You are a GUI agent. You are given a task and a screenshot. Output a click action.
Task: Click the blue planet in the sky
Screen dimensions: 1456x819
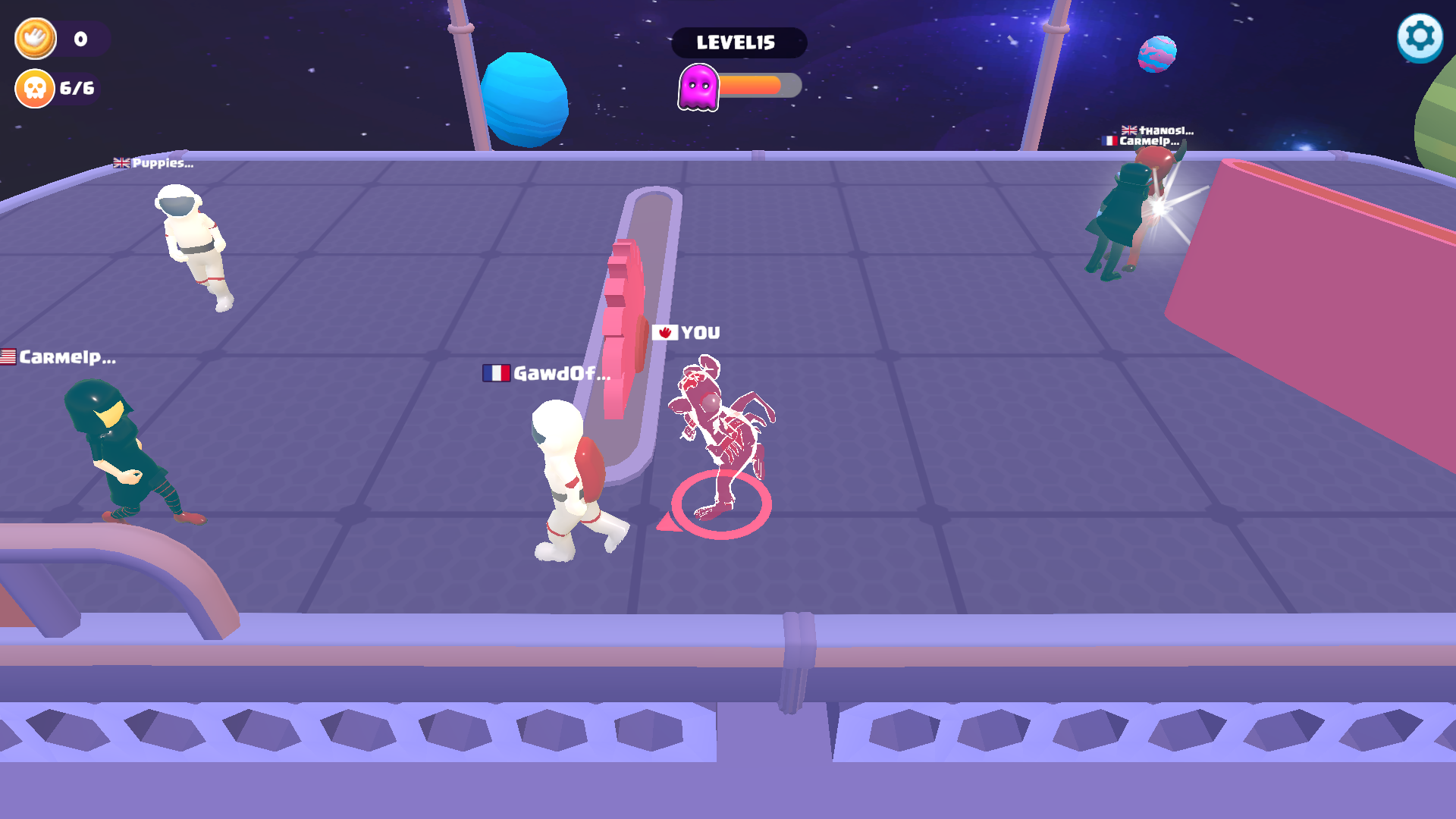point(526,99)
